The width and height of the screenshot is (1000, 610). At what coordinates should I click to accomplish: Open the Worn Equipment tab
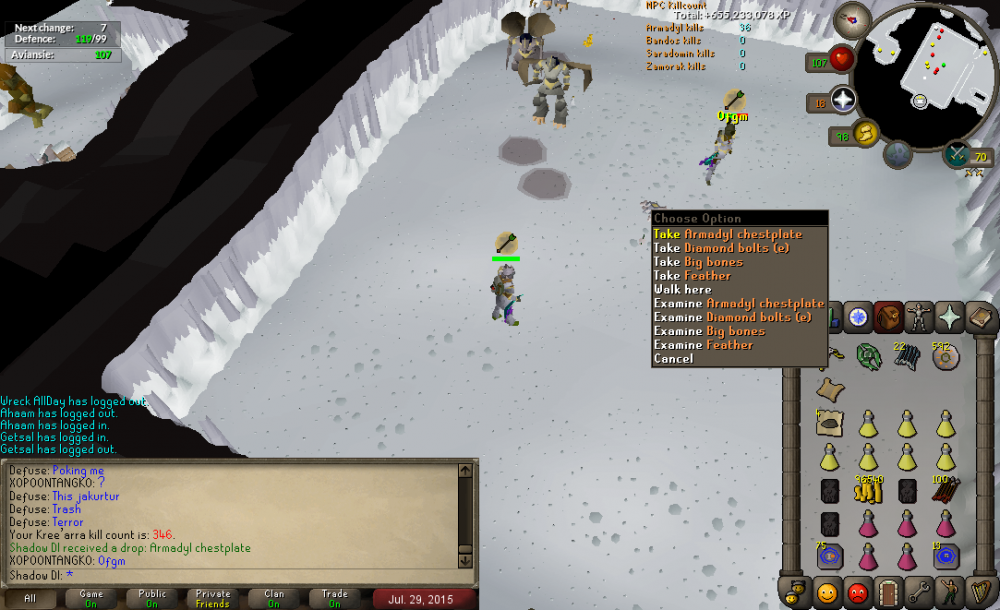pos(919,317)
